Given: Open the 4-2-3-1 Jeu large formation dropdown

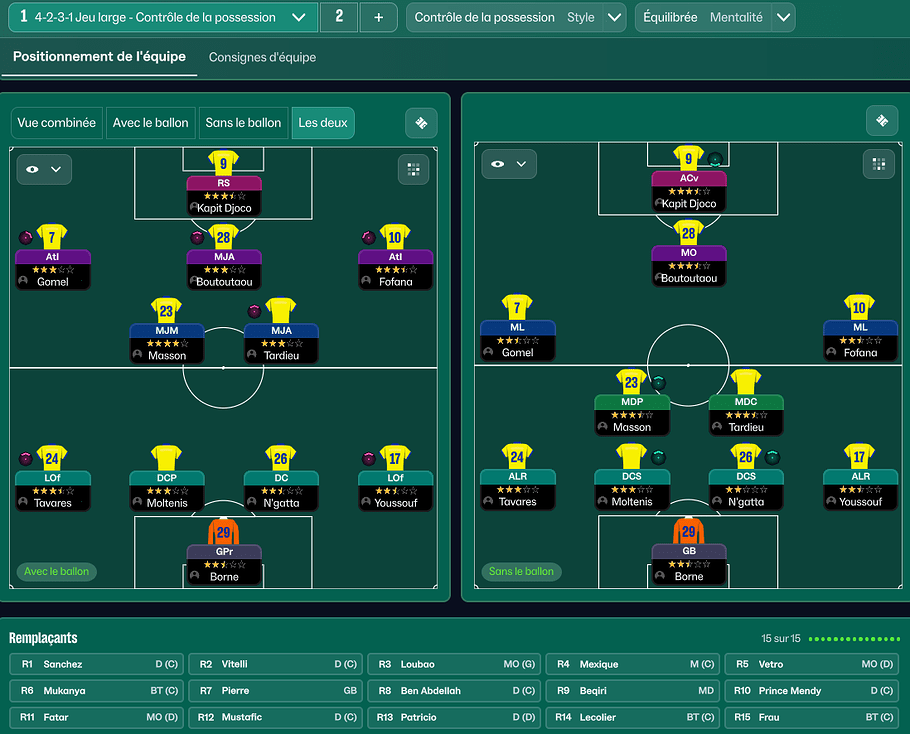Looking at the screenshot, I should click(298, 18).
